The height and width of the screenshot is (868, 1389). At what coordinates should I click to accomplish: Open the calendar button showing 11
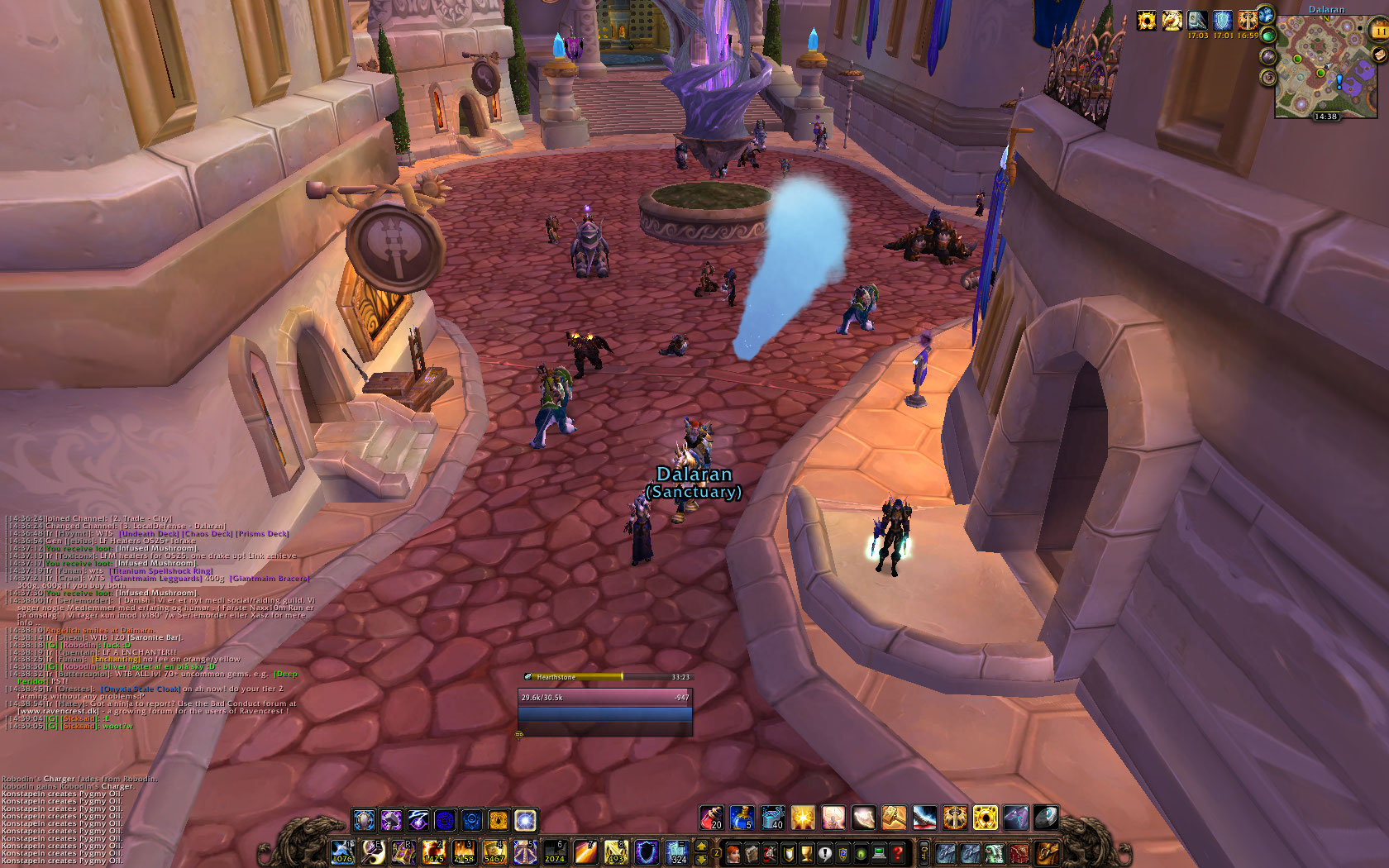(x=1379, y=31)
